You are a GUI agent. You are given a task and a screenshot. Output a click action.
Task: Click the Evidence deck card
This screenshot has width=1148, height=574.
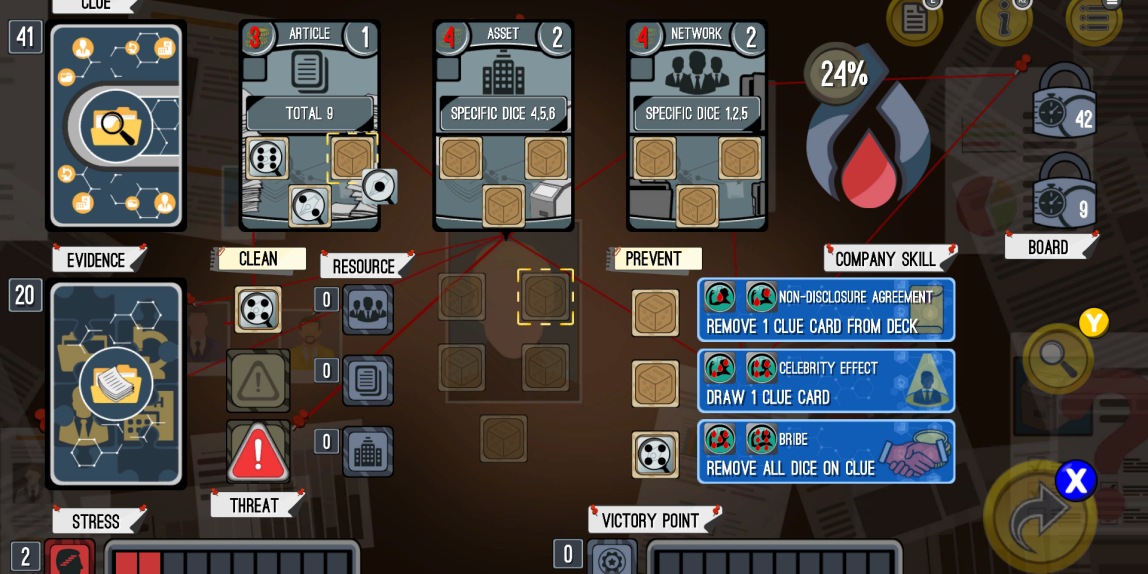click(x=116, y=383)
